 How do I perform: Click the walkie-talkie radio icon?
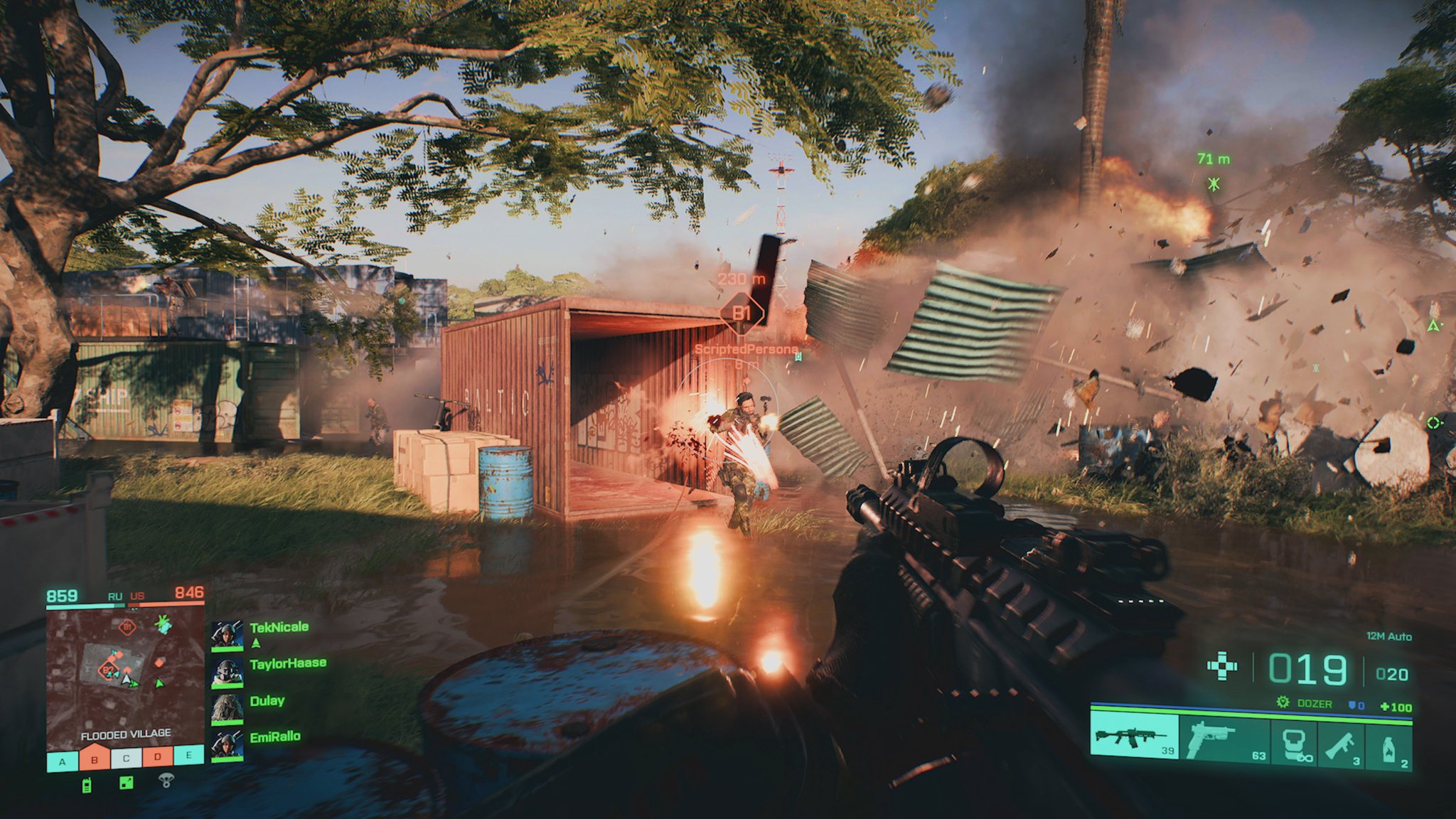coord(87,786)
